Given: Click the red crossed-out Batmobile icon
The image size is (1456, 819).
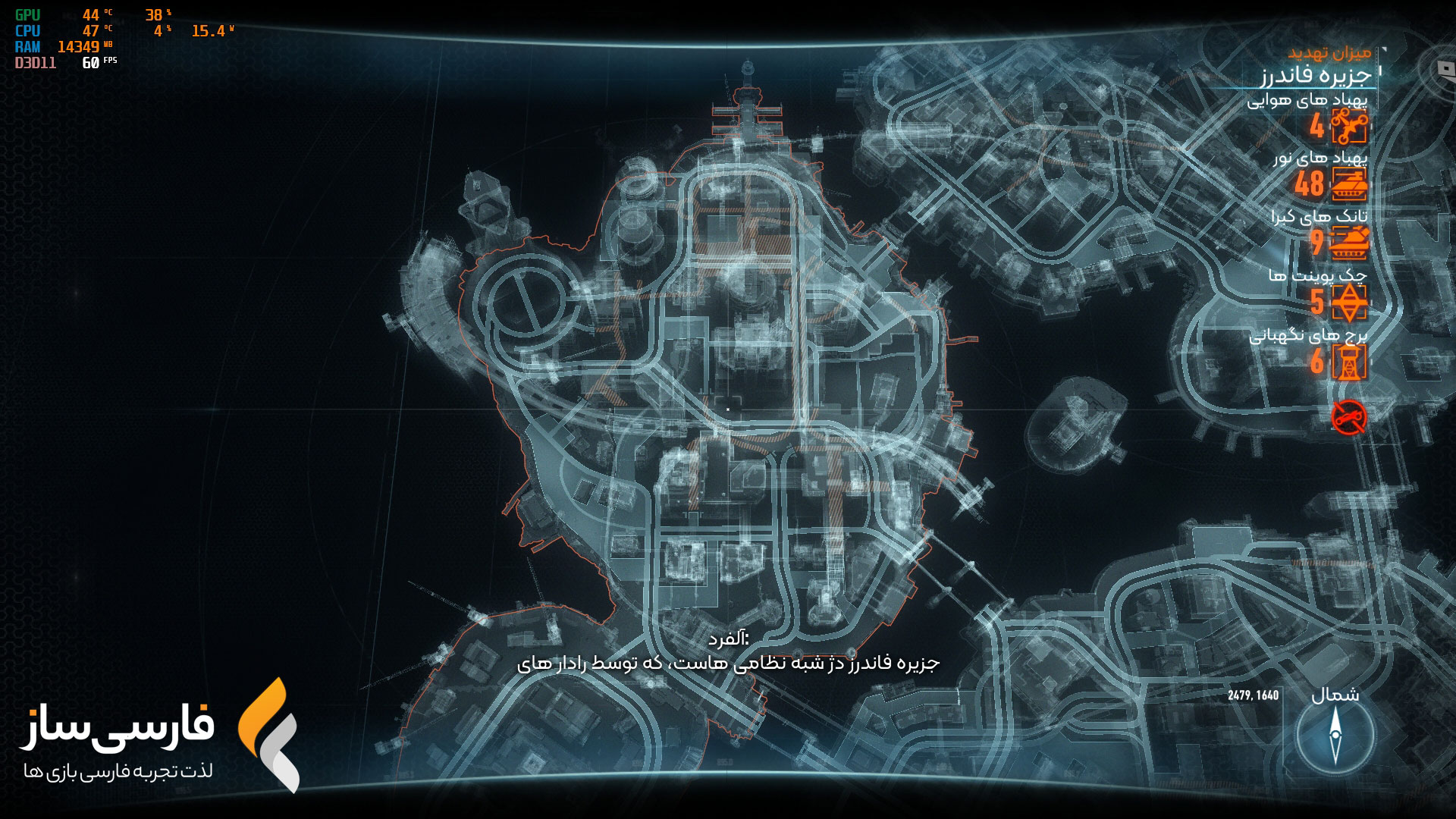Looking at the screenshot, I should coord(1349,417).
